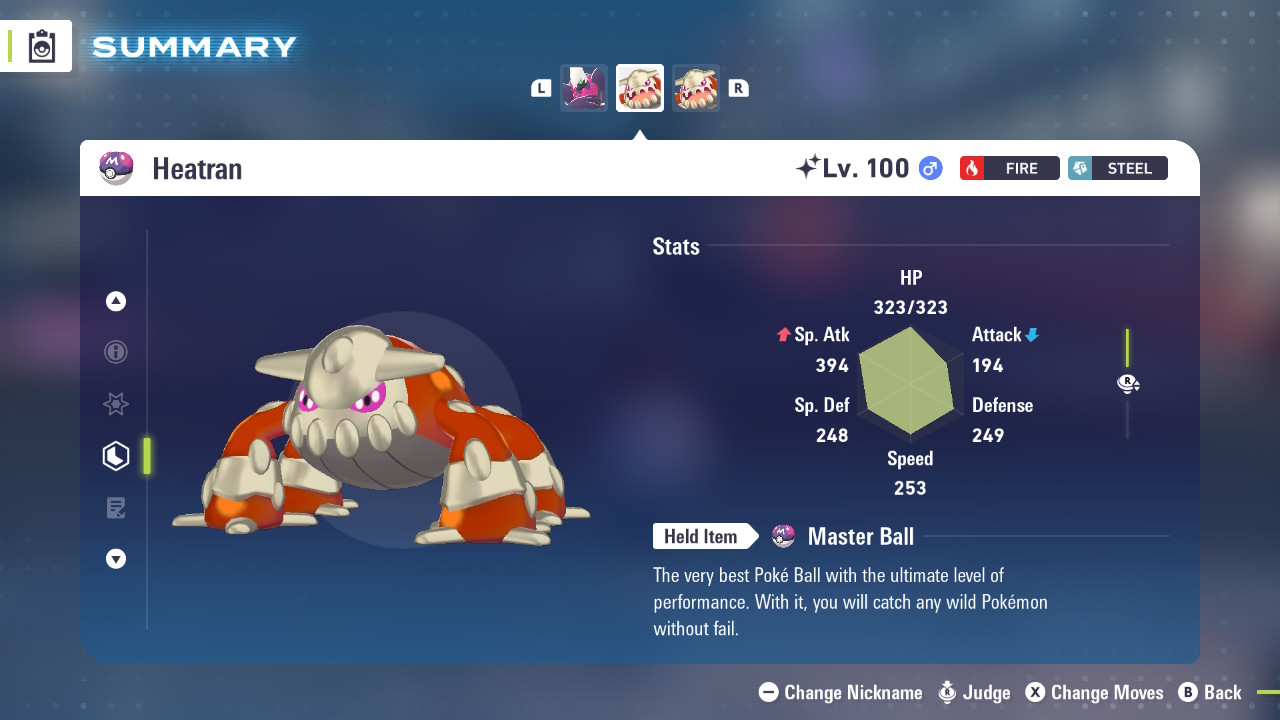Activate the Judge function
This screenshot has width=1280, height=720.
(973, 692)
